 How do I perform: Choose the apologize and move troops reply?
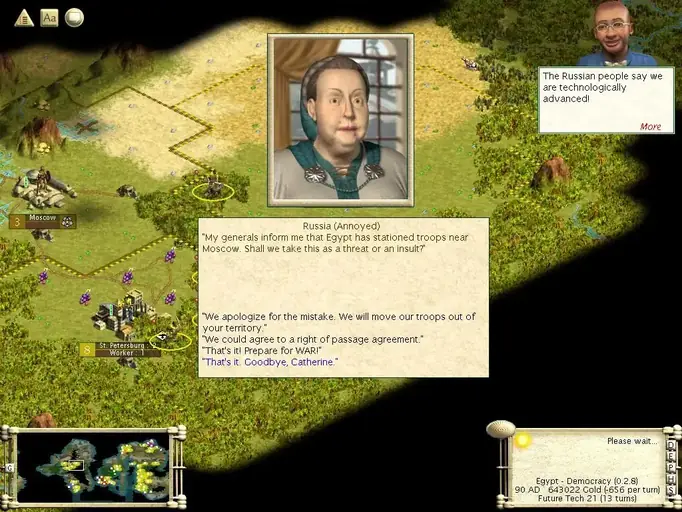click(x=338, y=322)
